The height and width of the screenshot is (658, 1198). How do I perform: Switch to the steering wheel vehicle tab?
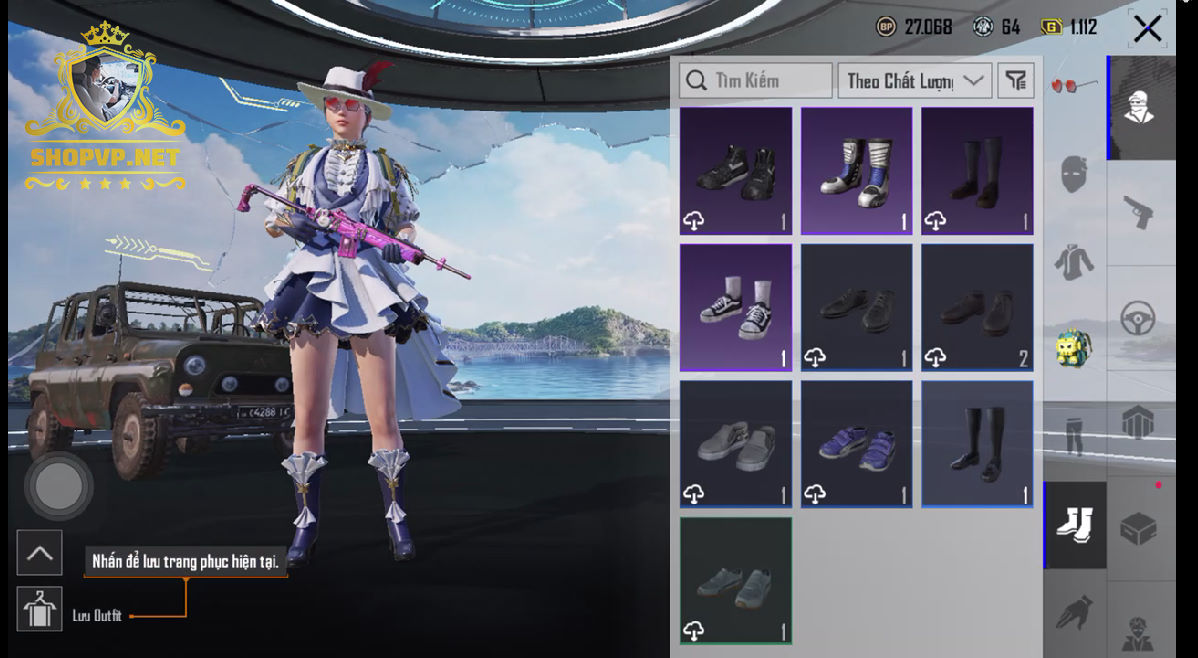point(1139,318)
